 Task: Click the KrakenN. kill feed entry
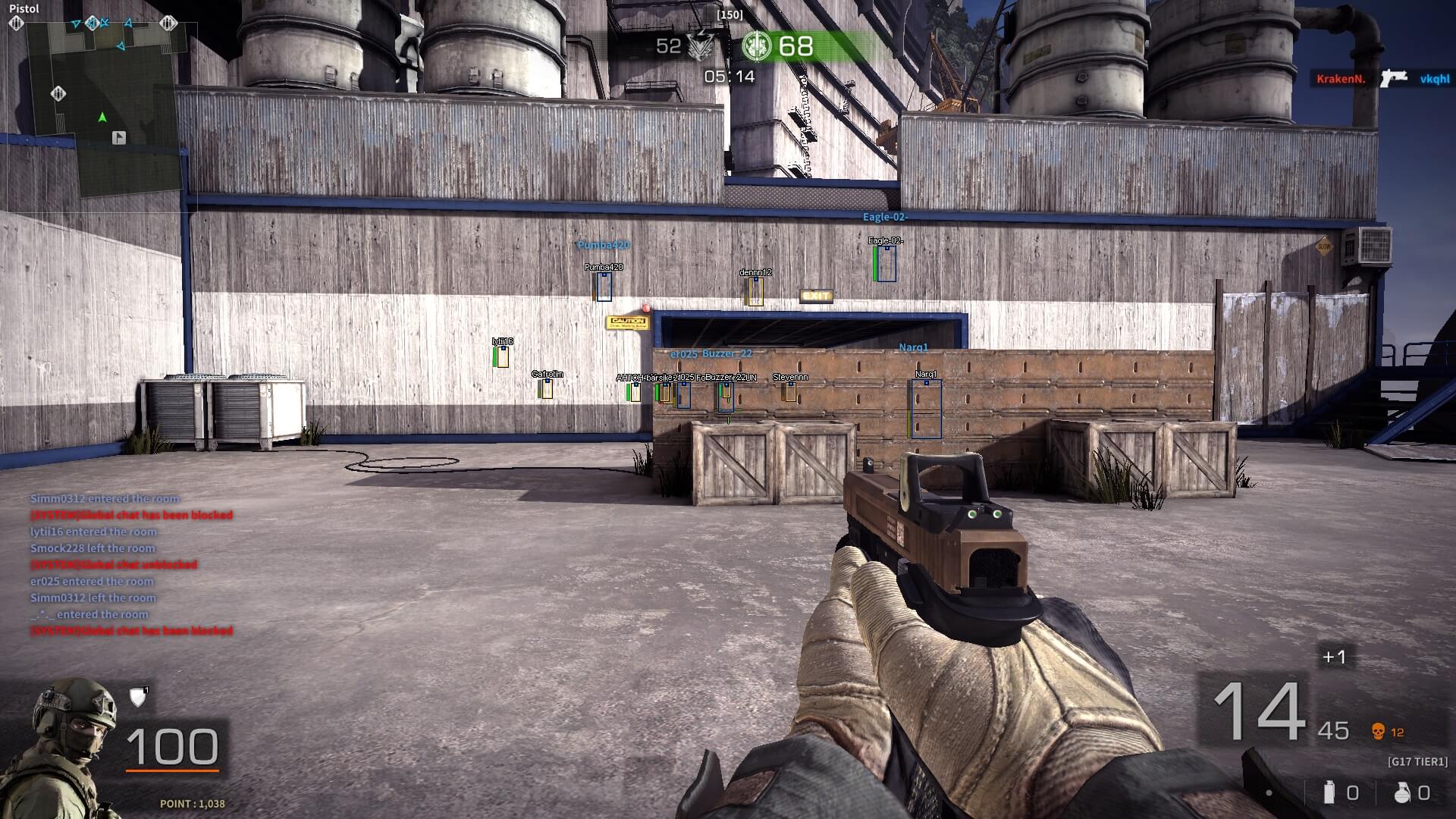(x=1340, y=79)
